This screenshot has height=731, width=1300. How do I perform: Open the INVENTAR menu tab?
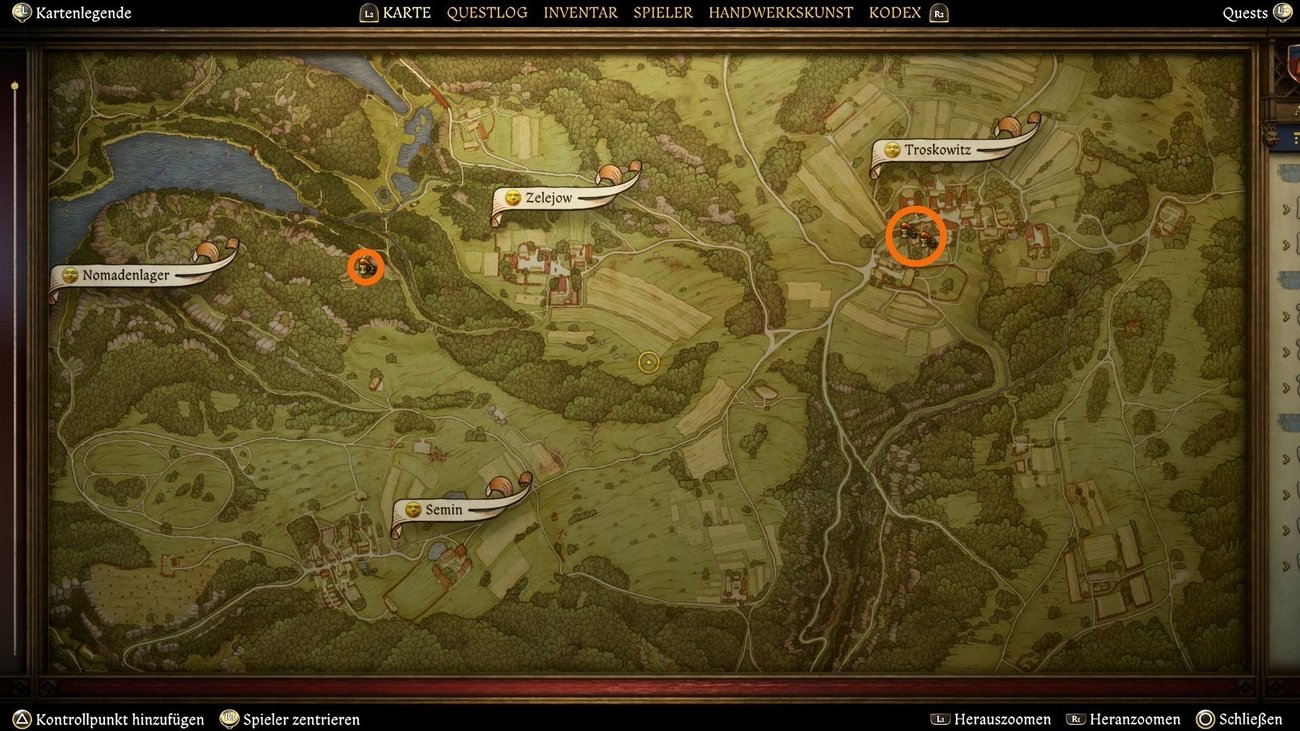coord(580,12)
